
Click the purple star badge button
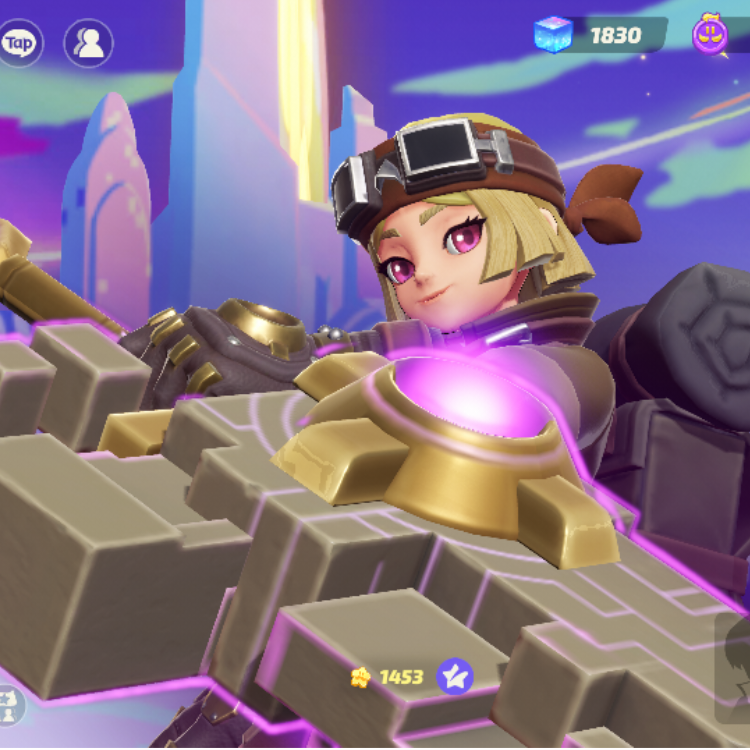click(455, 677)
